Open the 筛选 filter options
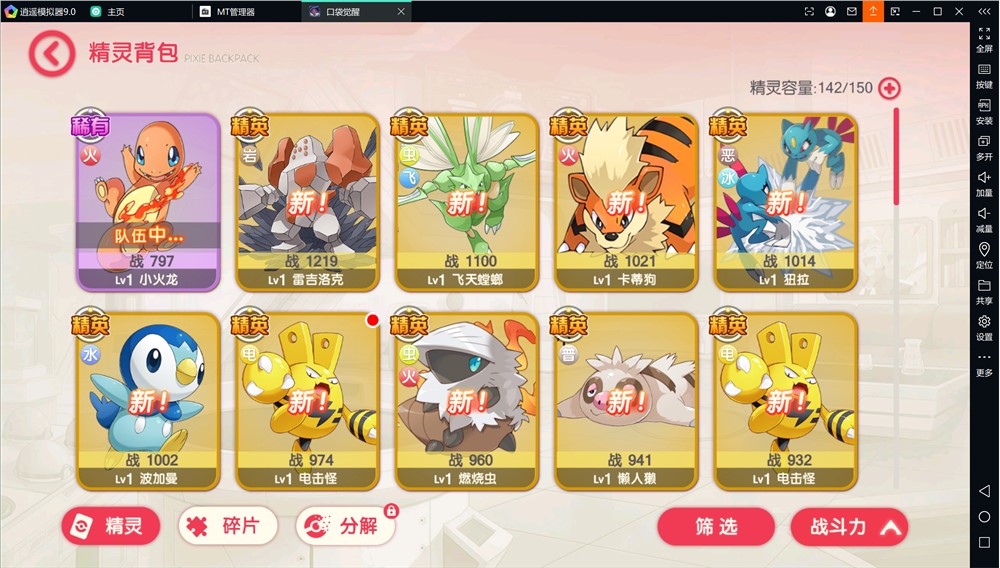The height and width of the screenshot is (568, 1000). (x=716, y=527)
